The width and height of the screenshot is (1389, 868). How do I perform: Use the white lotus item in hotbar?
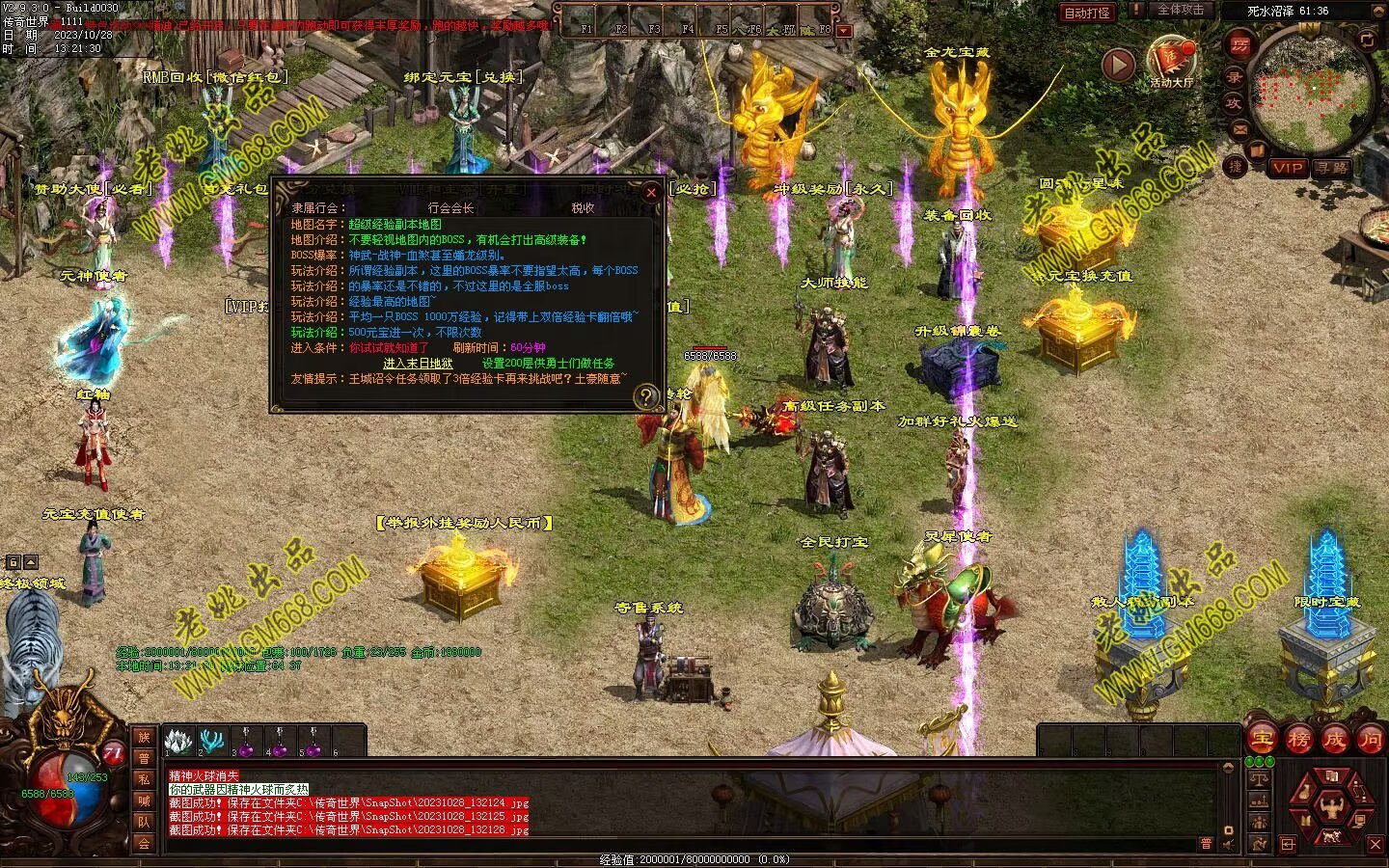(x=177, y=741)
